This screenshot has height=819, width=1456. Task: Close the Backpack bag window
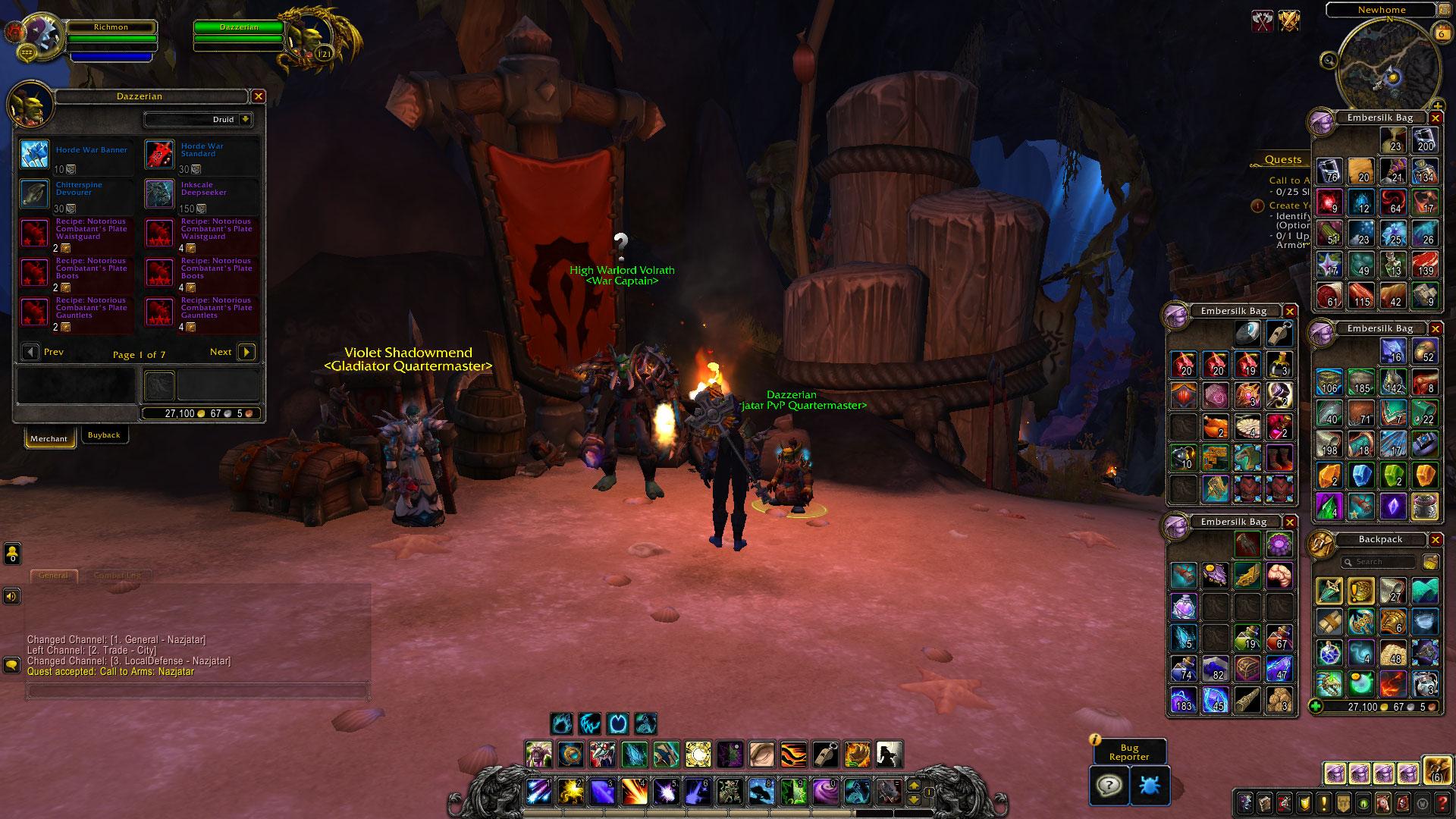(x=1436, y=539)
